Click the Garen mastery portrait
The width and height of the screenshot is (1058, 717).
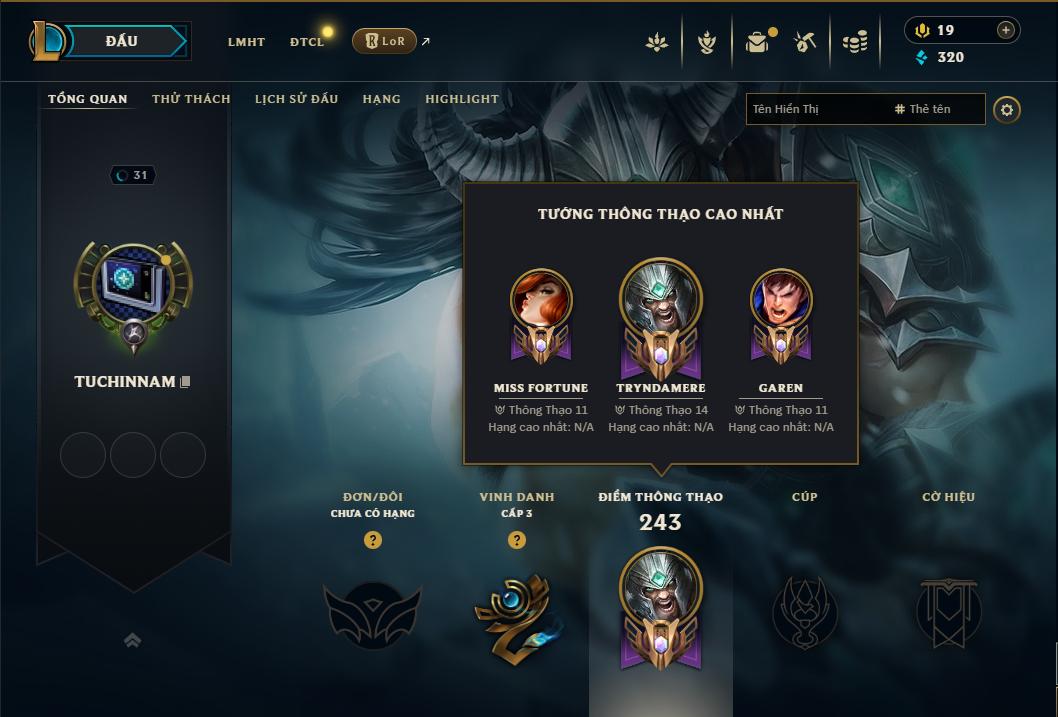click(x=781, y=304)
